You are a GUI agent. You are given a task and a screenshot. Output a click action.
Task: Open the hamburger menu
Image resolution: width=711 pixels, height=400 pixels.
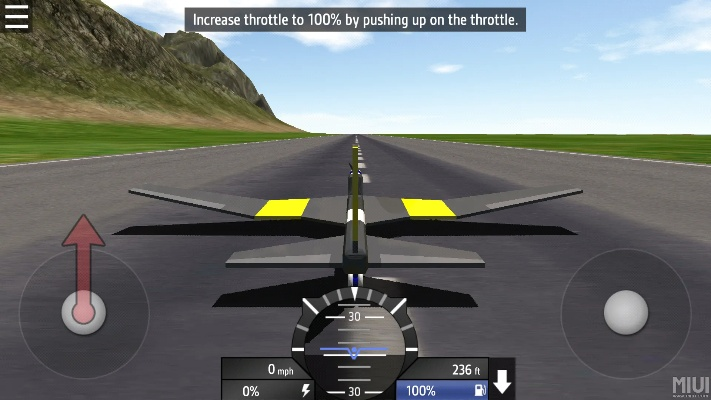pyautogui.click(x=17, y=17)
